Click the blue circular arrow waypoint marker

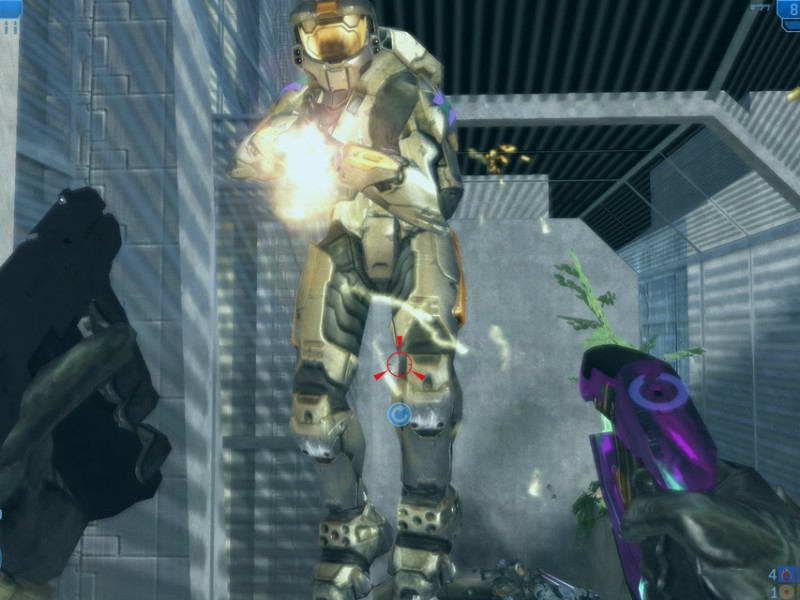coord(400,414)
